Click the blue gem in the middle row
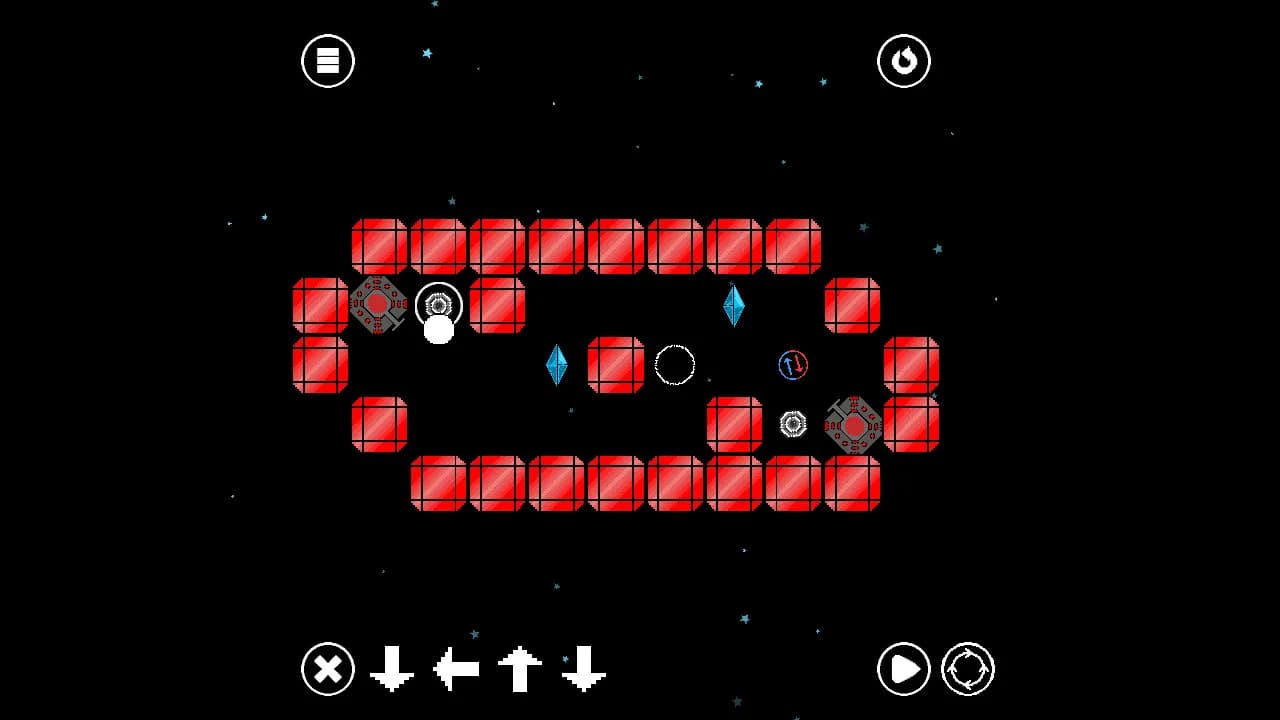 (557, 366)
